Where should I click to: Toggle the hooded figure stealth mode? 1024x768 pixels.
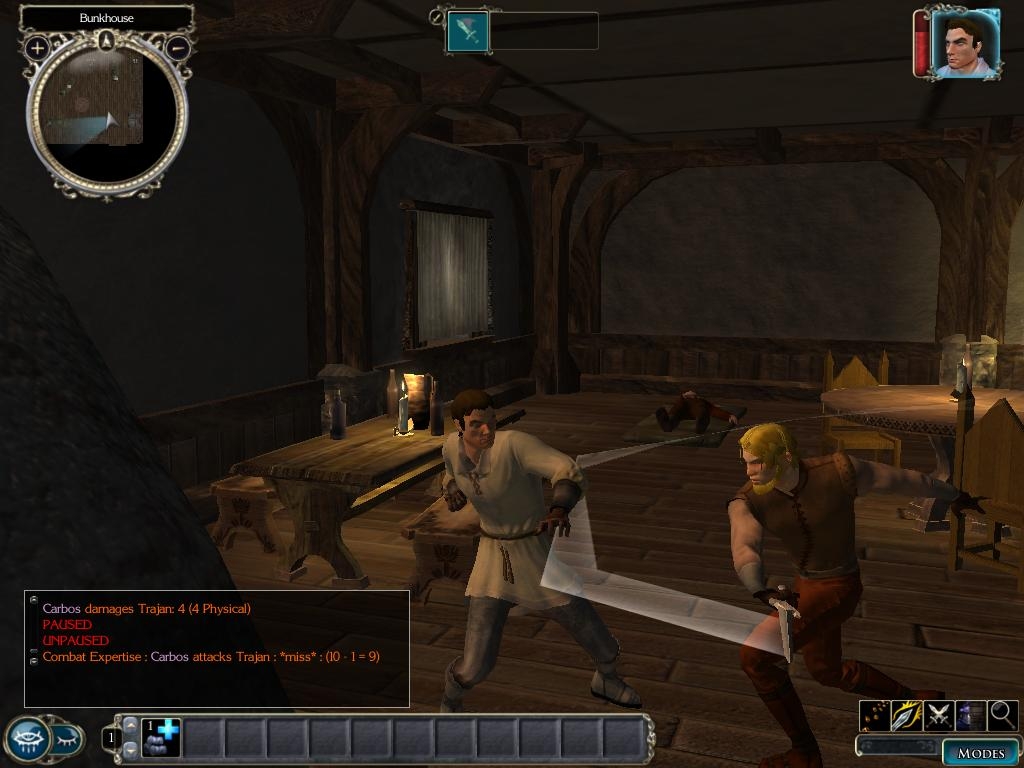click(971, 716)
